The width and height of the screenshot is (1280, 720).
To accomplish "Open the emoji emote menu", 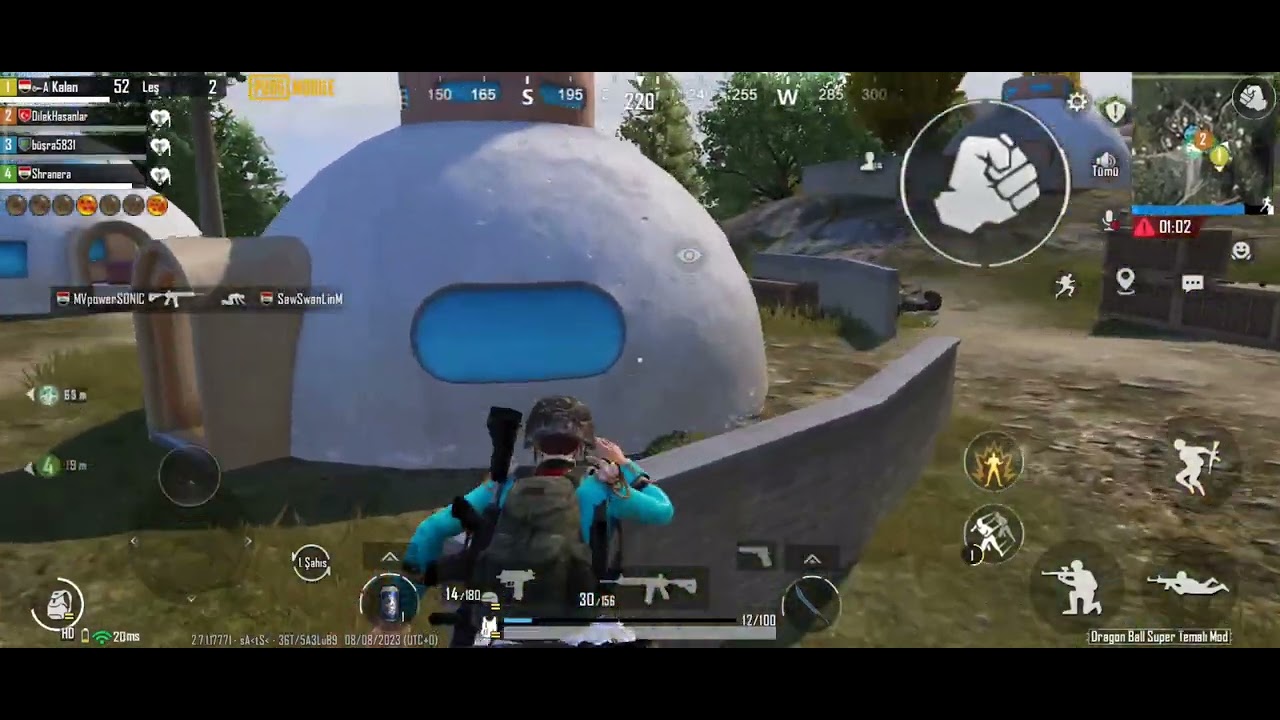I will coord(1241,251).
